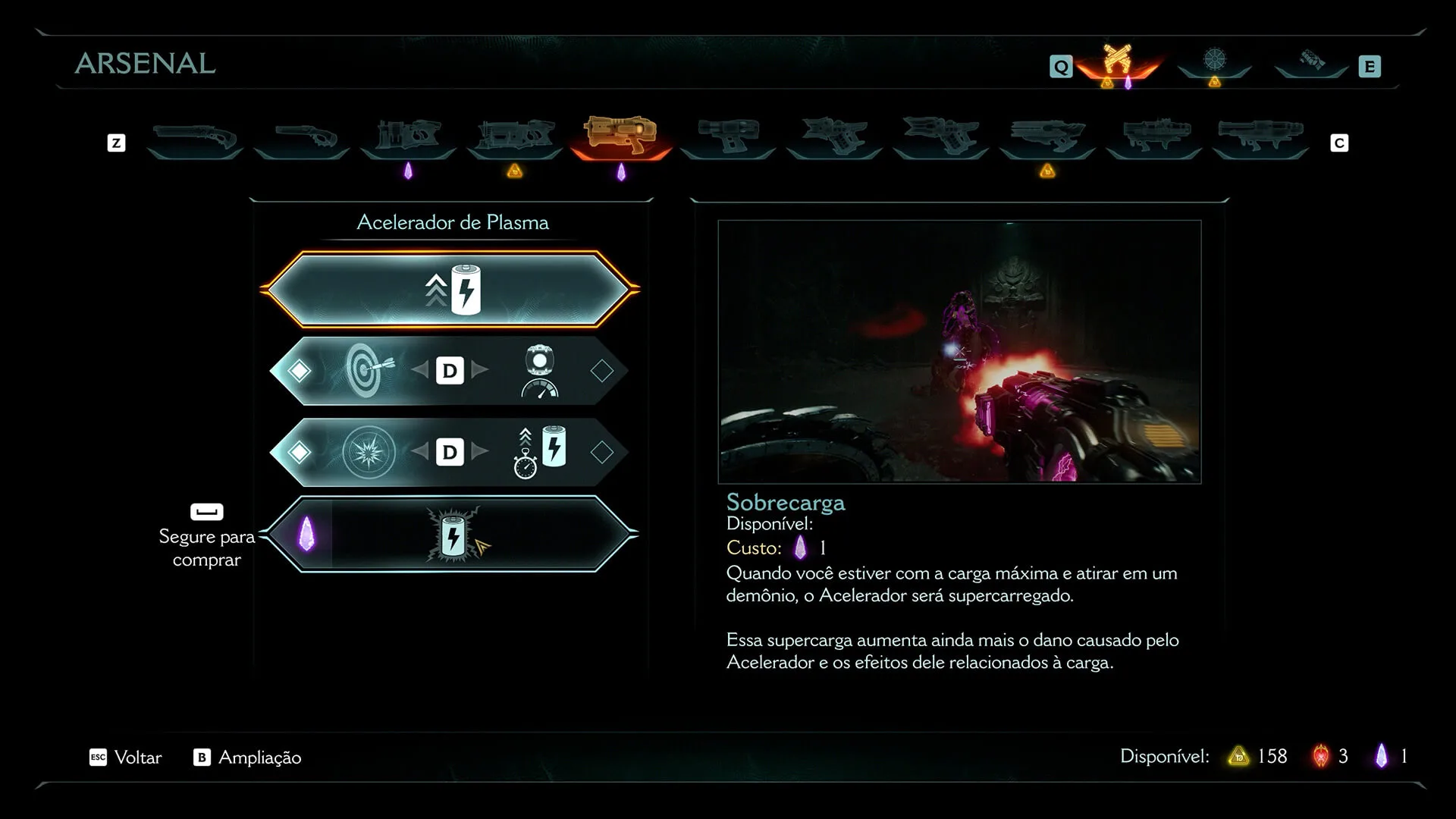Open the round shield tab
The image size is (1456, 819).
click(x=1215, y=61)
